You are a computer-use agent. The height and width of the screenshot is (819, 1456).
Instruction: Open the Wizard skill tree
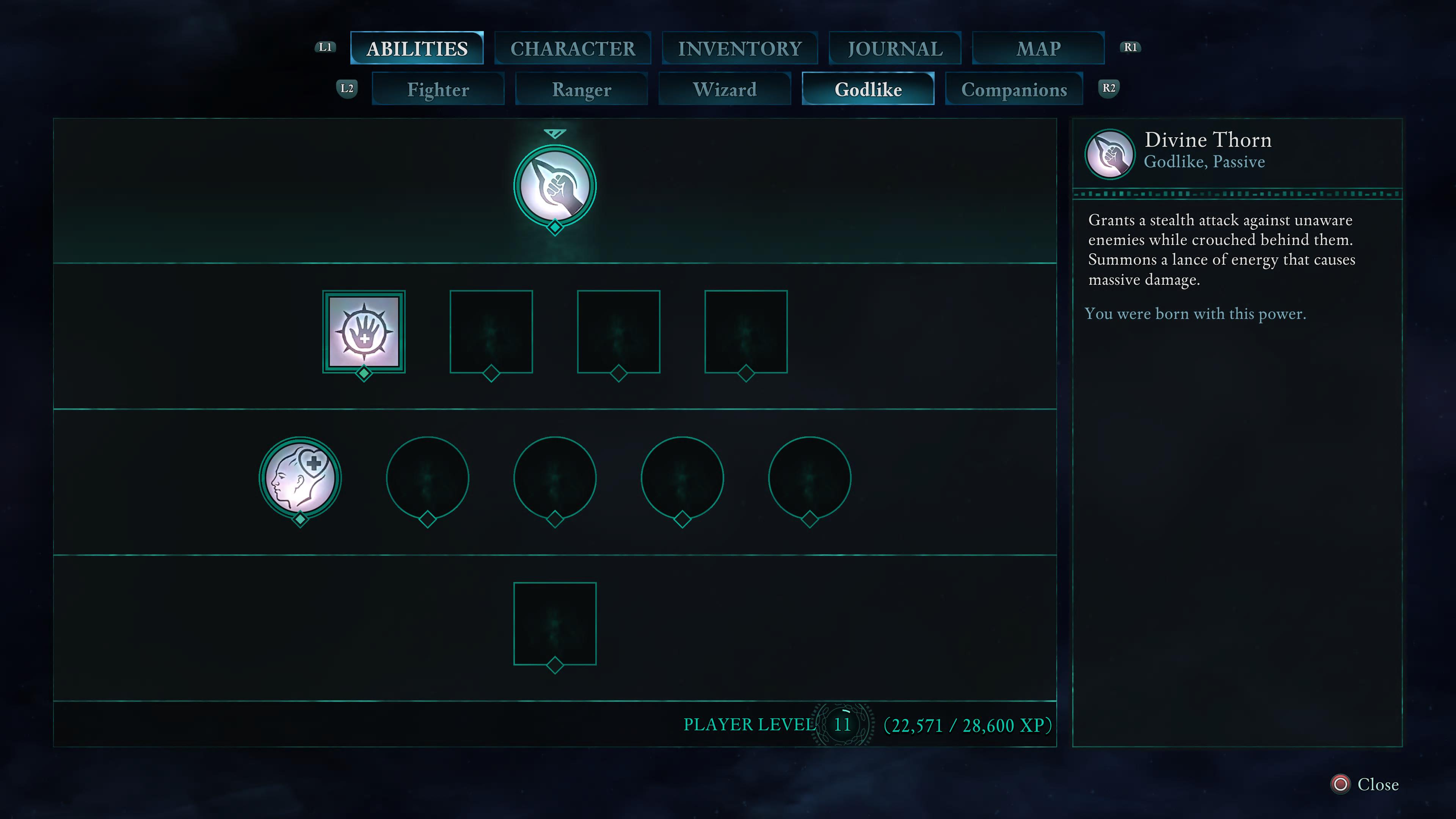pos(725,89)
